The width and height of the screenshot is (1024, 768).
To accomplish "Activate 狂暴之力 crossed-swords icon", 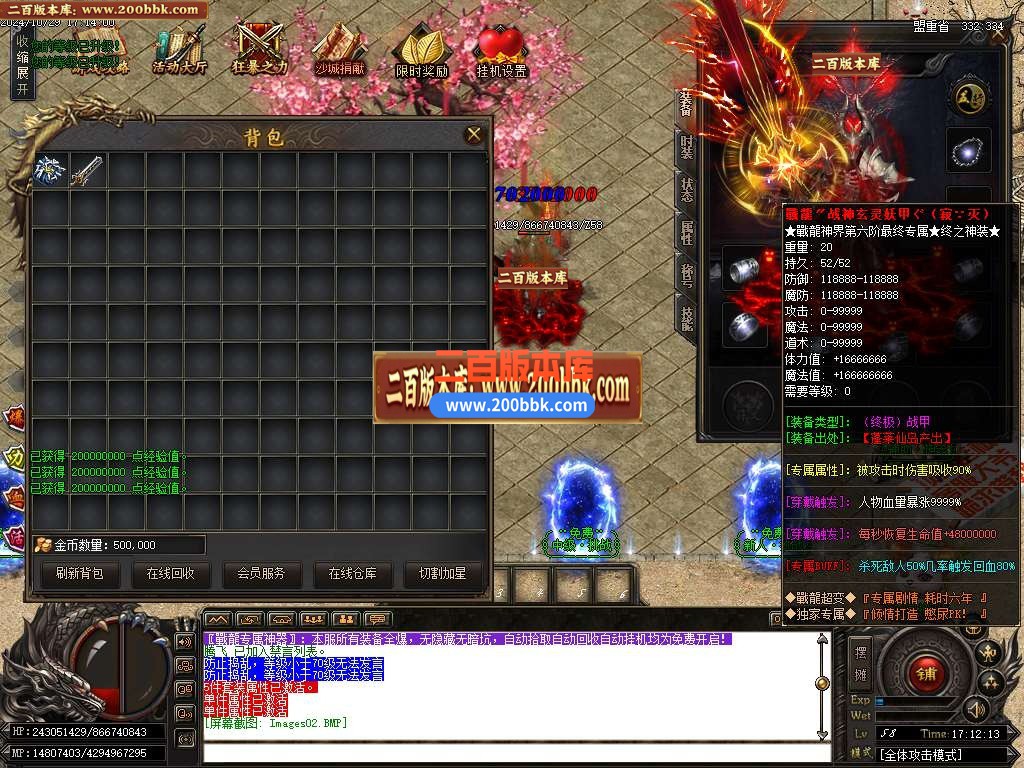I will click(260, 50).
